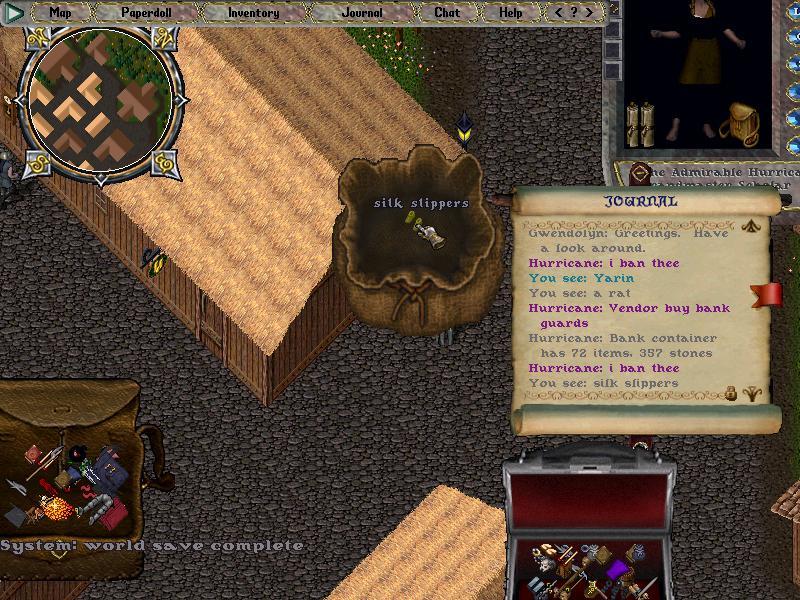The width and height of the screenshot is (800, 600).
Task: Open the Journal from the menu bar
Action: click(361, 13)
